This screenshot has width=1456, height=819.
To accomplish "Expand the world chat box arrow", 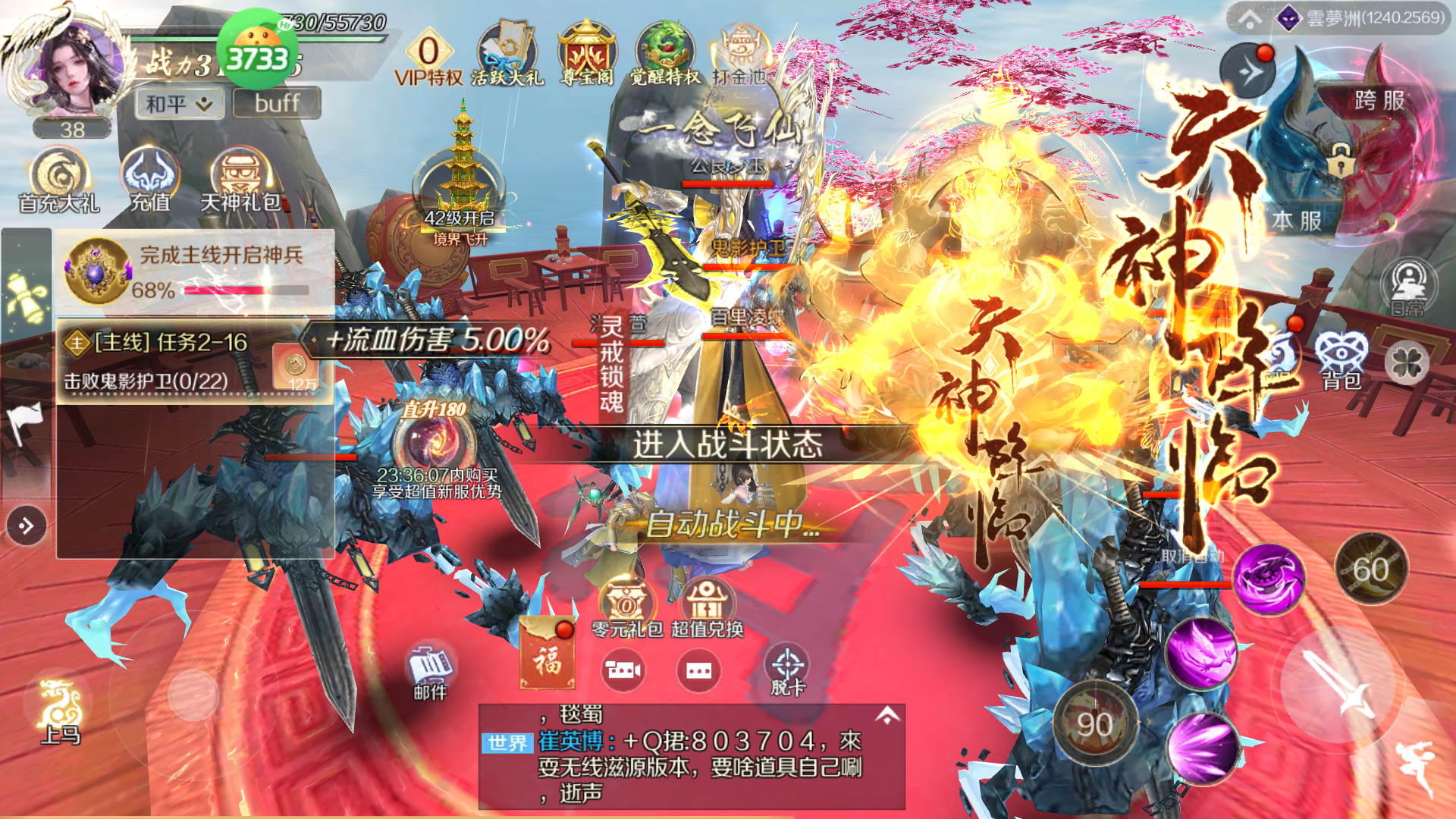I will click(x=887, y=715).
